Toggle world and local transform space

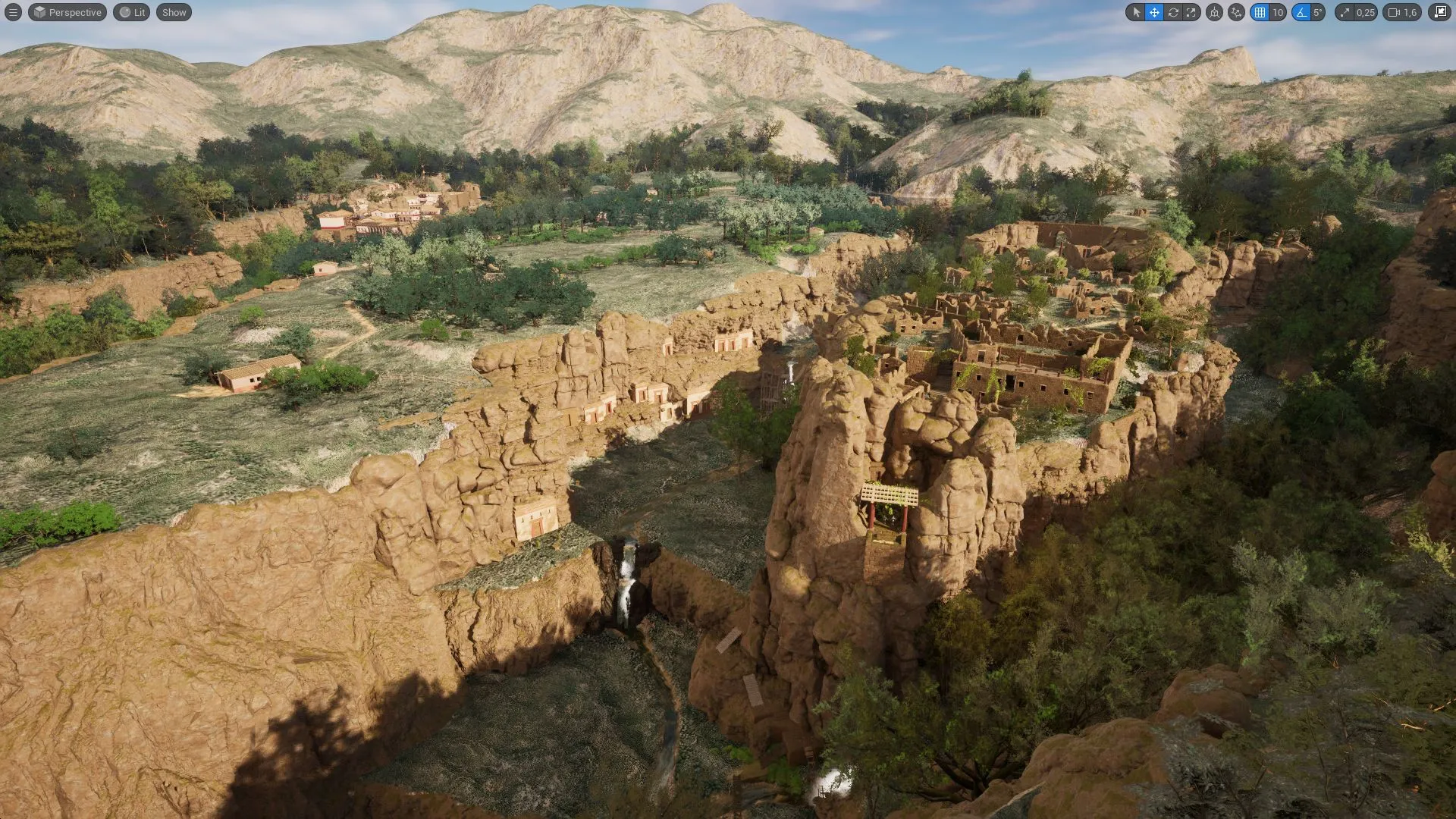1215,12
